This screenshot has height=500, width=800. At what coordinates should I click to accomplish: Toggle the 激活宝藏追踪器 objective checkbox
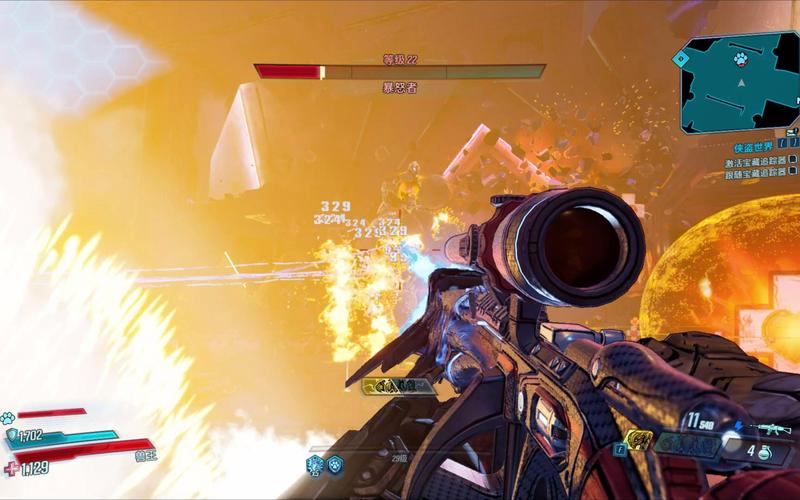pyautogui.click(x=793, y=161)
